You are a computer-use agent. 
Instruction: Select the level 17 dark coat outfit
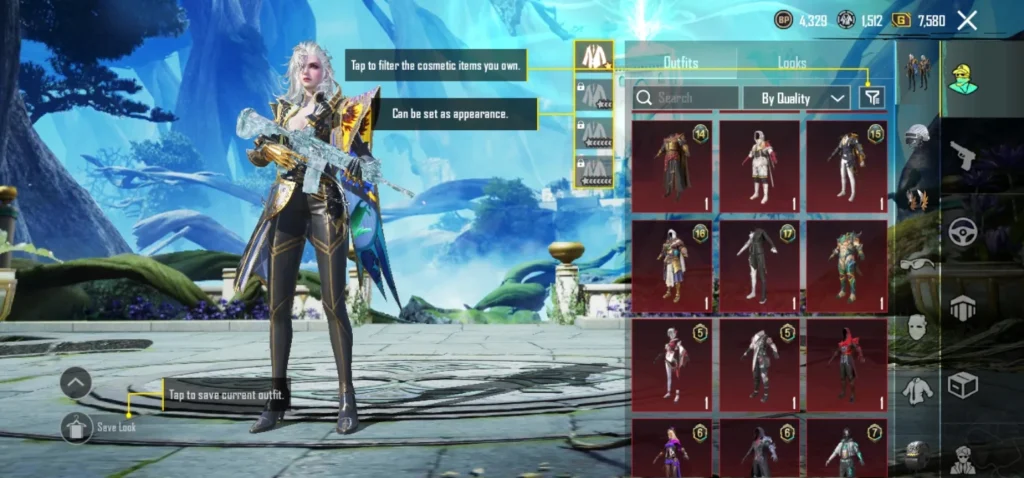point(760,265)
